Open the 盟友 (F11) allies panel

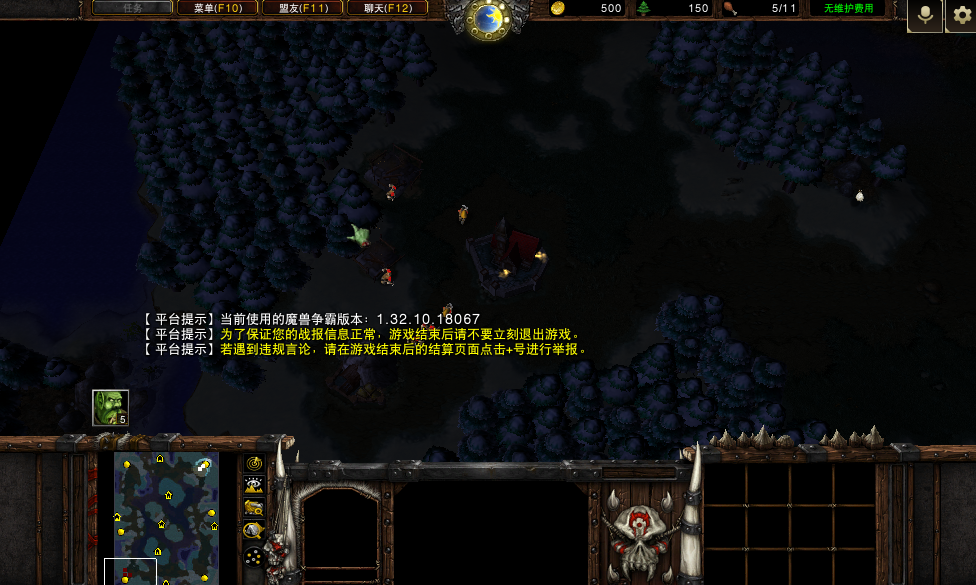click(302, 8)
